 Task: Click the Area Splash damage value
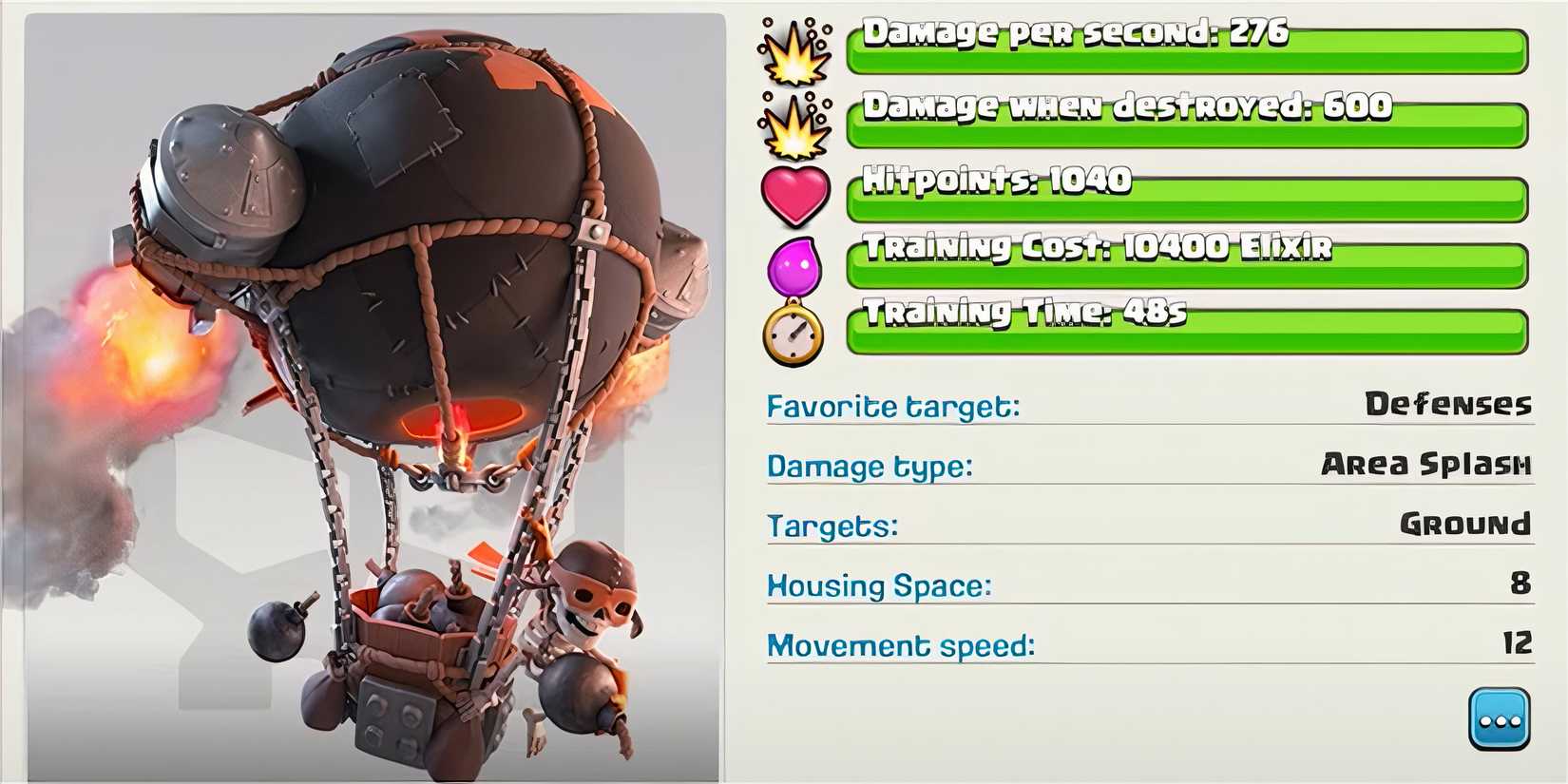click(x=1428, y=465)
